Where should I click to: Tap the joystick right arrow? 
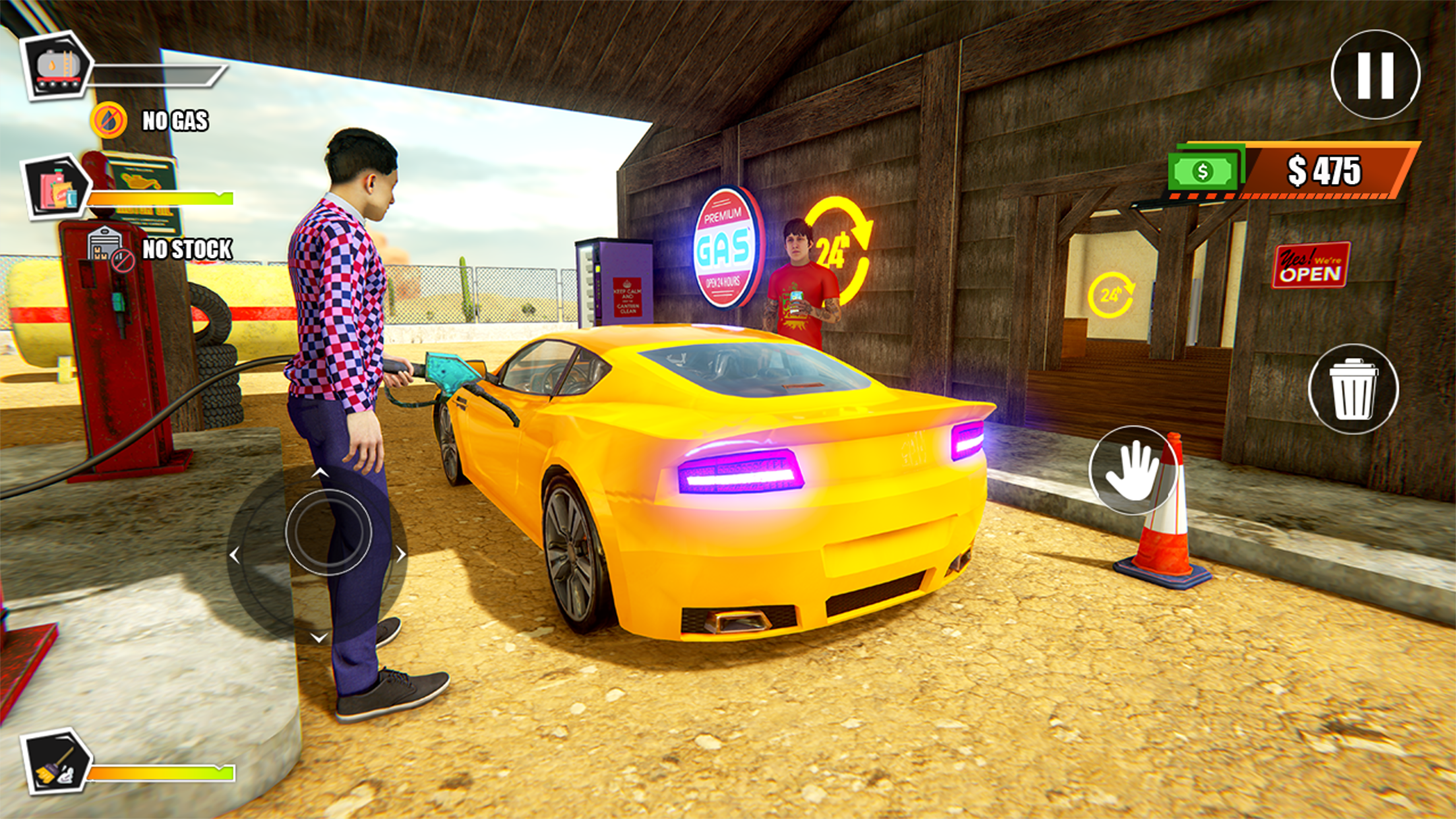[400, 554]
